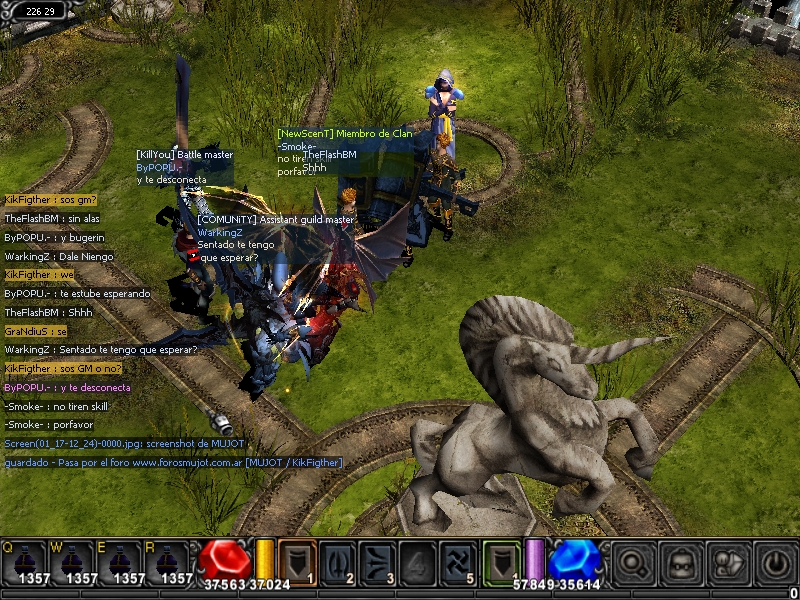Screen dimensions: 800x600
Task: Use the potion in the E slot
Action: [120, 562]
